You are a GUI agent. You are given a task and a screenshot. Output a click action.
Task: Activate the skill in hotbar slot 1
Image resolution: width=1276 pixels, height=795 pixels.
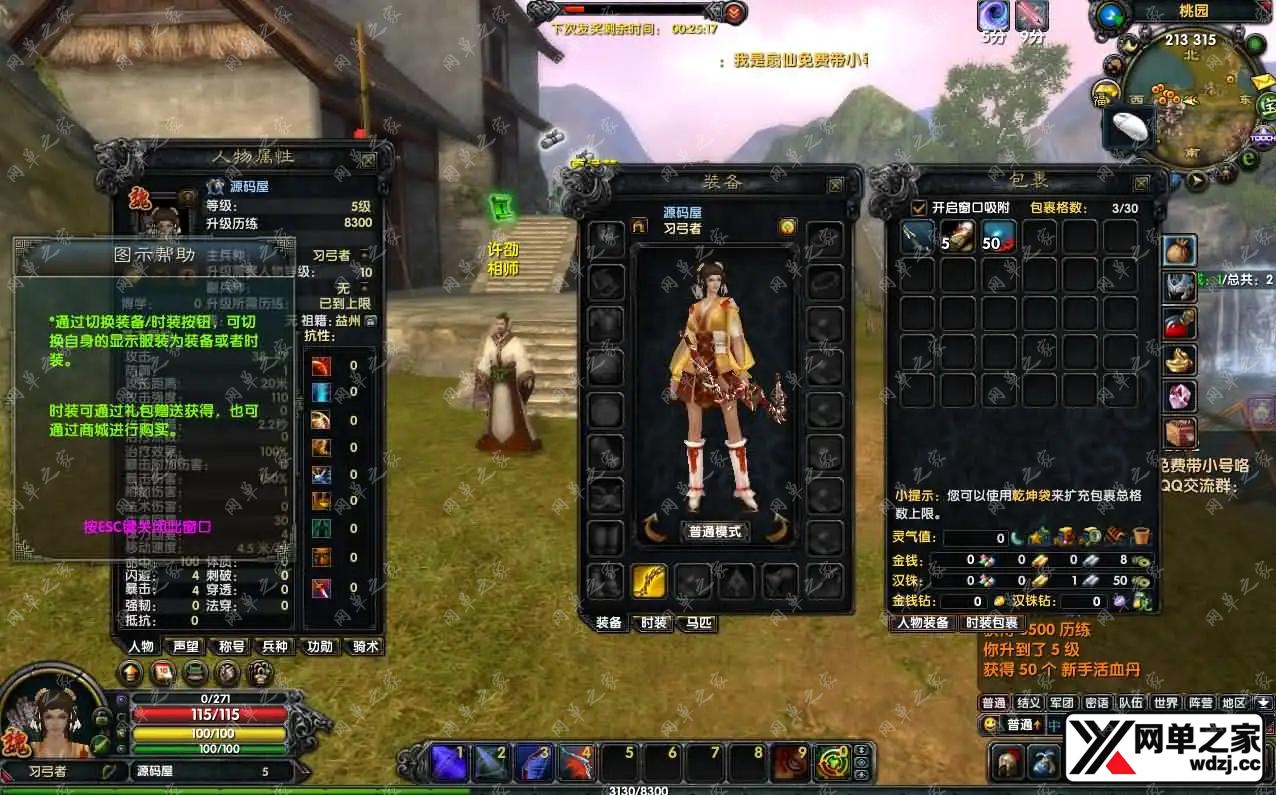pos(449,763)
